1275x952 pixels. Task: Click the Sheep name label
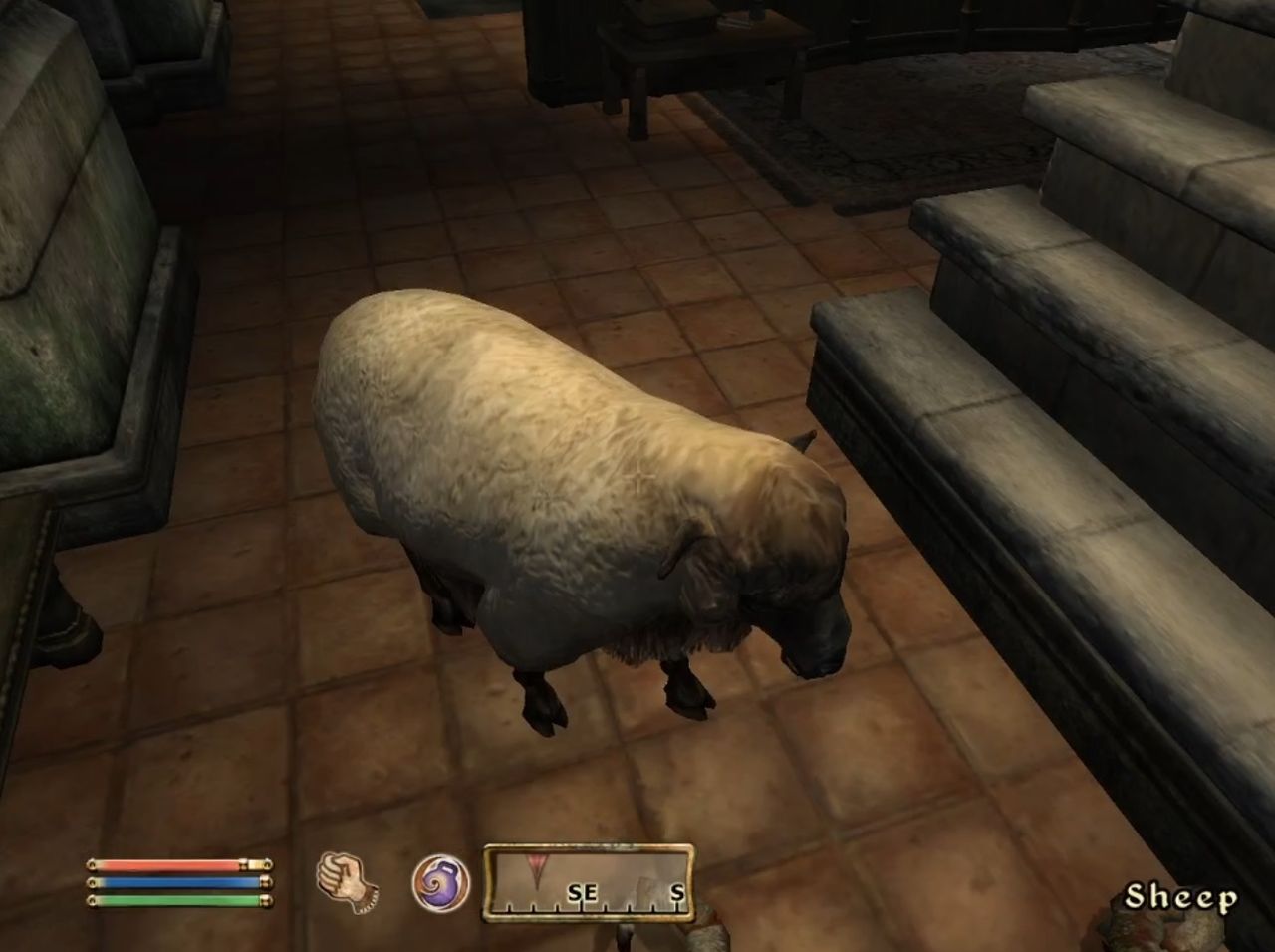(1184, 896)
